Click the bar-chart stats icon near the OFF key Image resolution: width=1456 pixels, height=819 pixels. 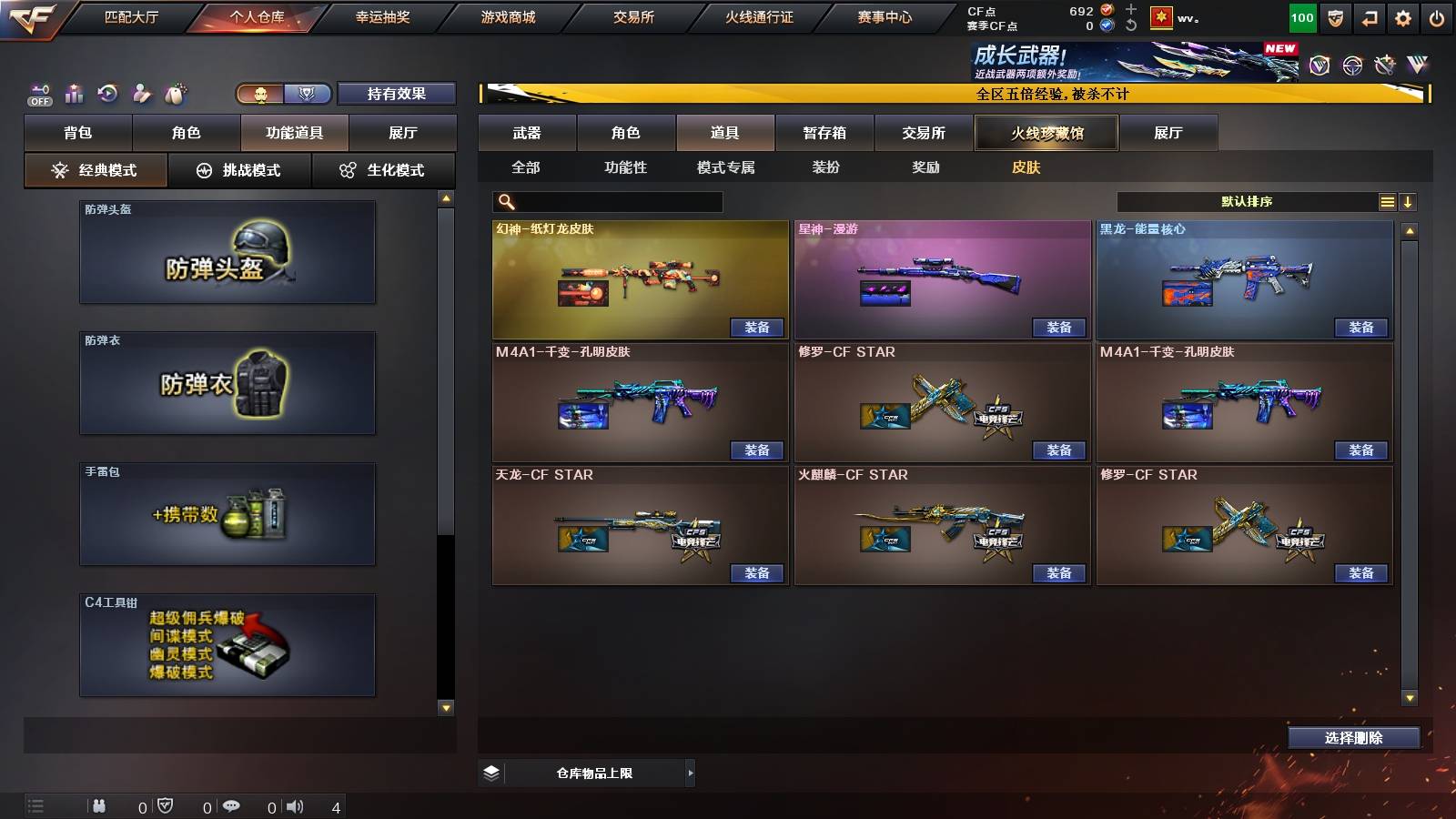pyautogui.click(x=75, y=91)
